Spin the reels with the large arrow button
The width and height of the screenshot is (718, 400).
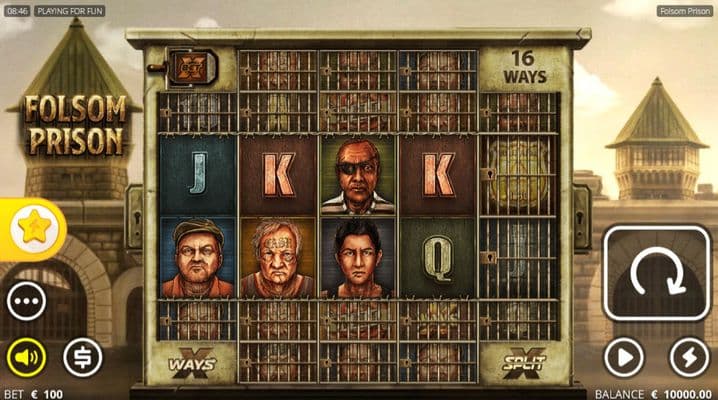(x=656, y=273)
